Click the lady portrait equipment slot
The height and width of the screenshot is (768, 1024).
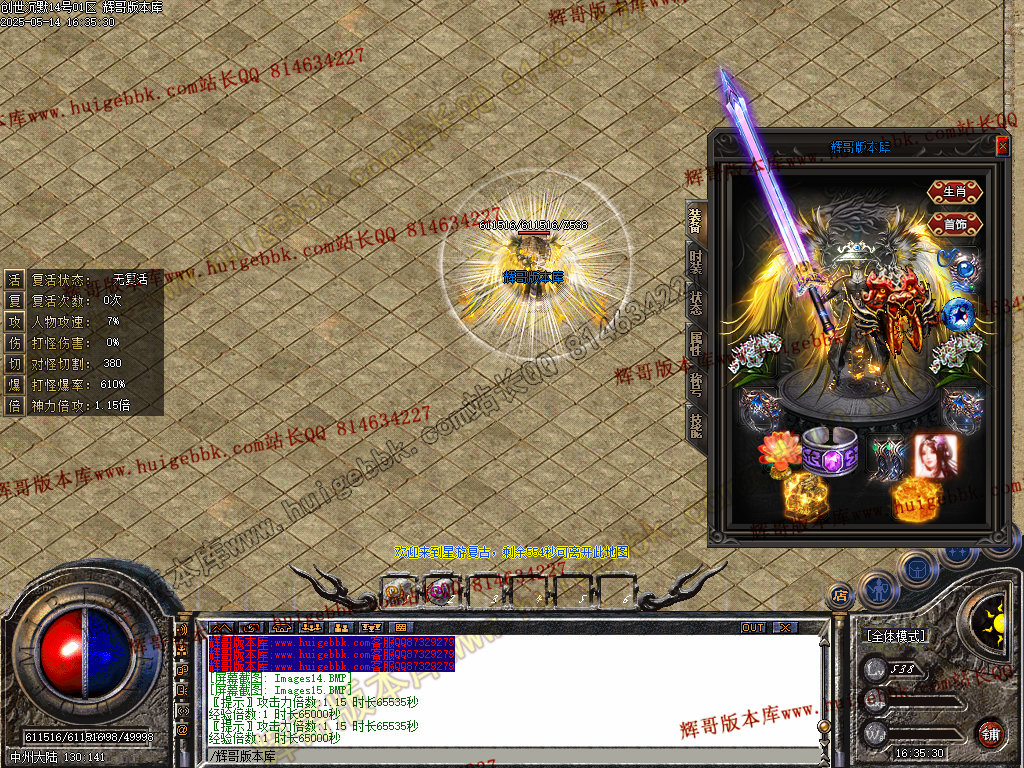936,456
